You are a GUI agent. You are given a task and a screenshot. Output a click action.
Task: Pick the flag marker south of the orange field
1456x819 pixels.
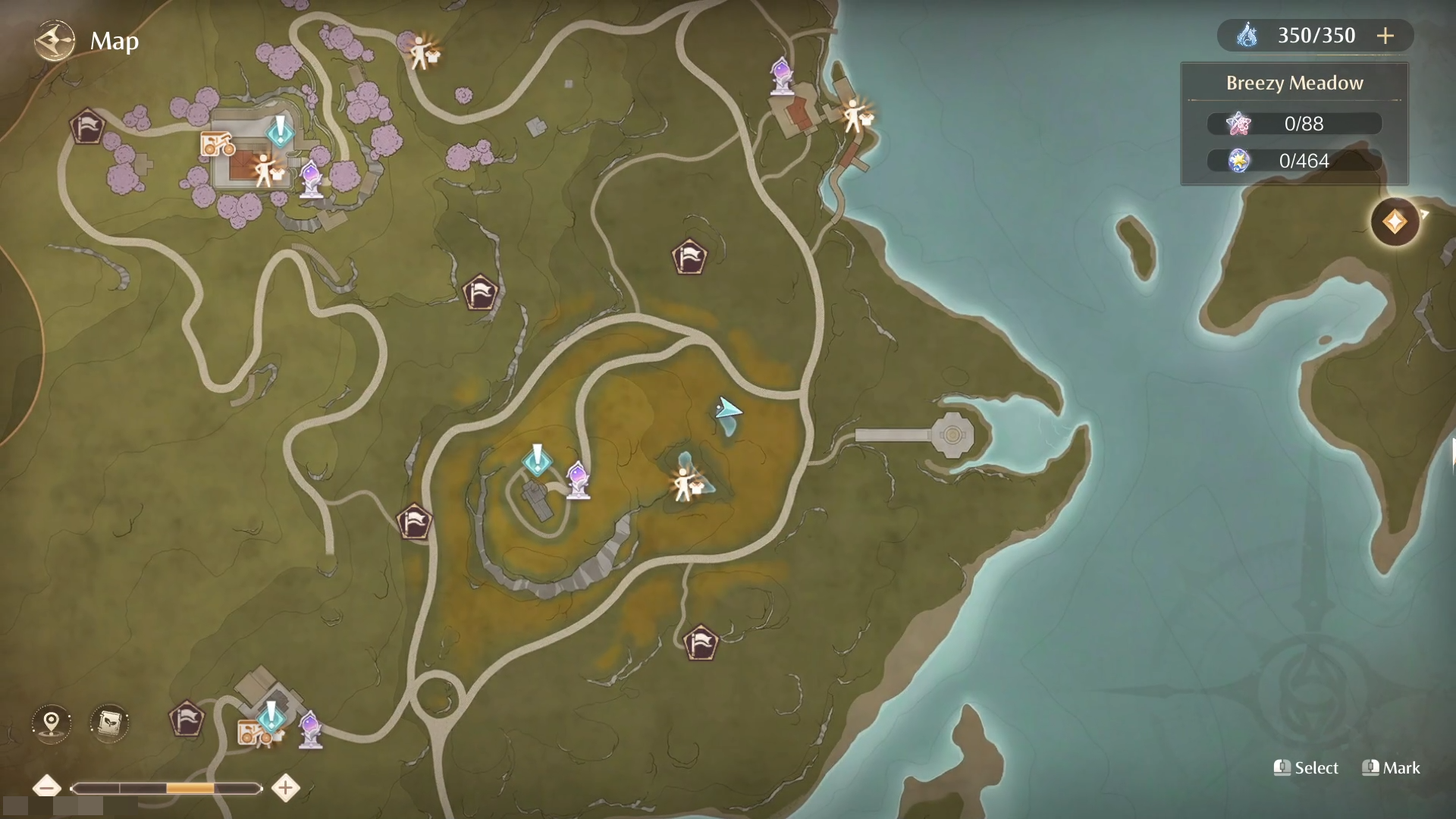pyautogui.click(x=700, y=643)
